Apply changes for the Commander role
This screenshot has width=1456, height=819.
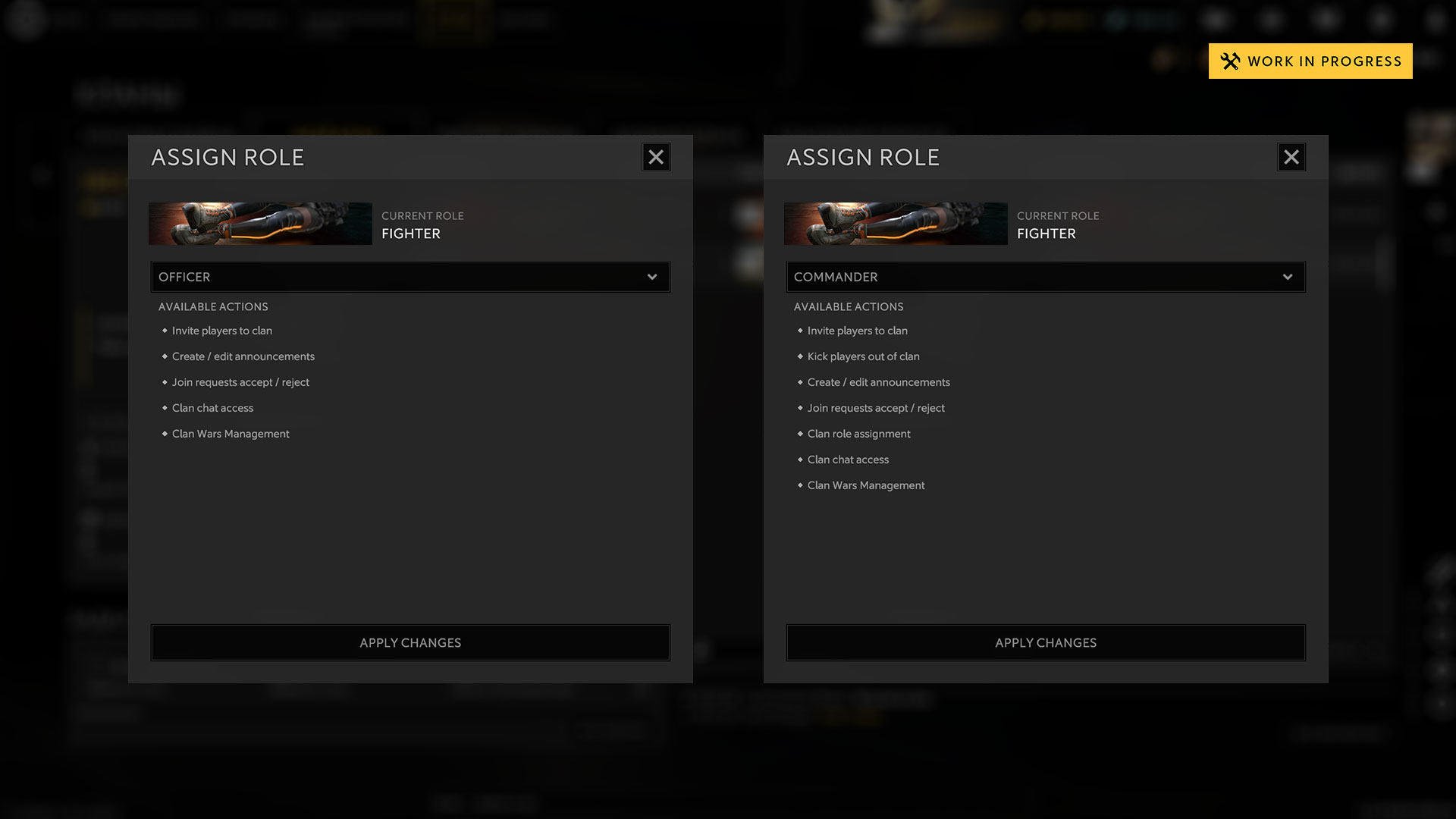click(1046, 642)
